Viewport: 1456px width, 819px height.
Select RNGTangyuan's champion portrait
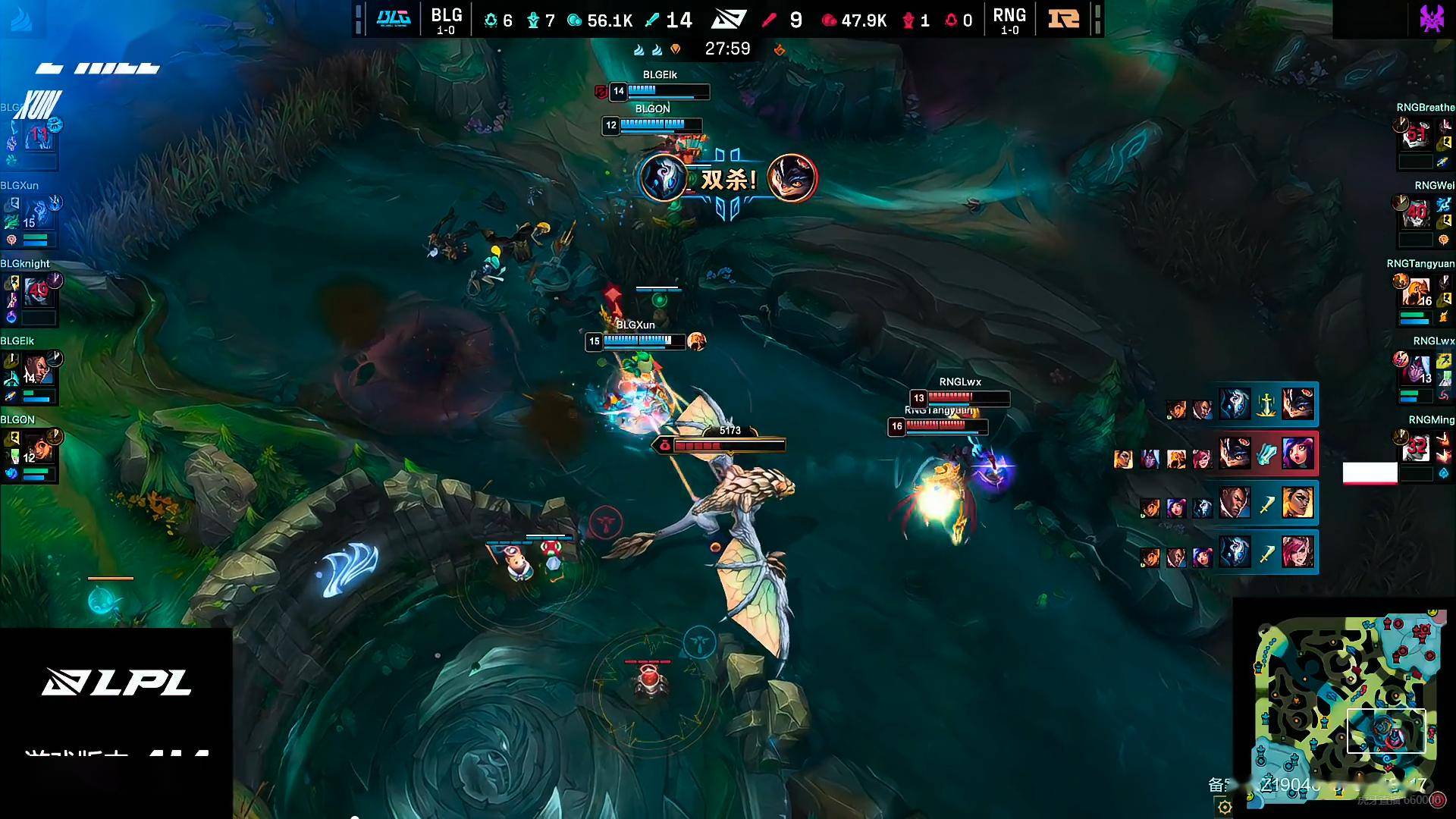click(1416, 291)
